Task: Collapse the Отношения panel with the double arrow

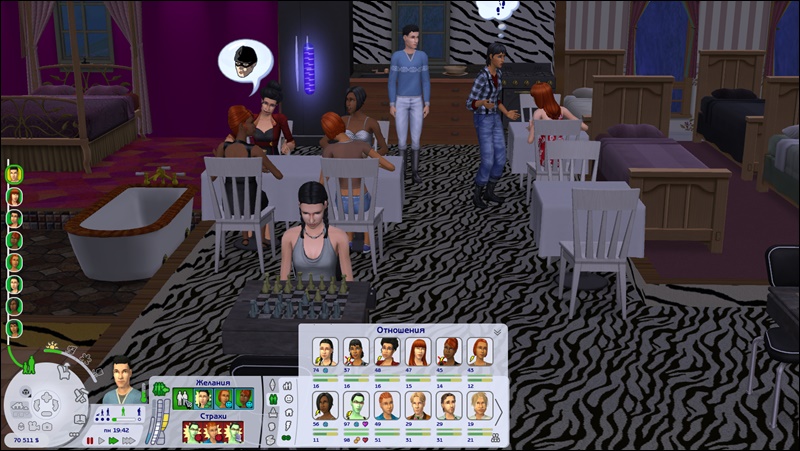Action: pyautogui.click(x=497, y=331)
